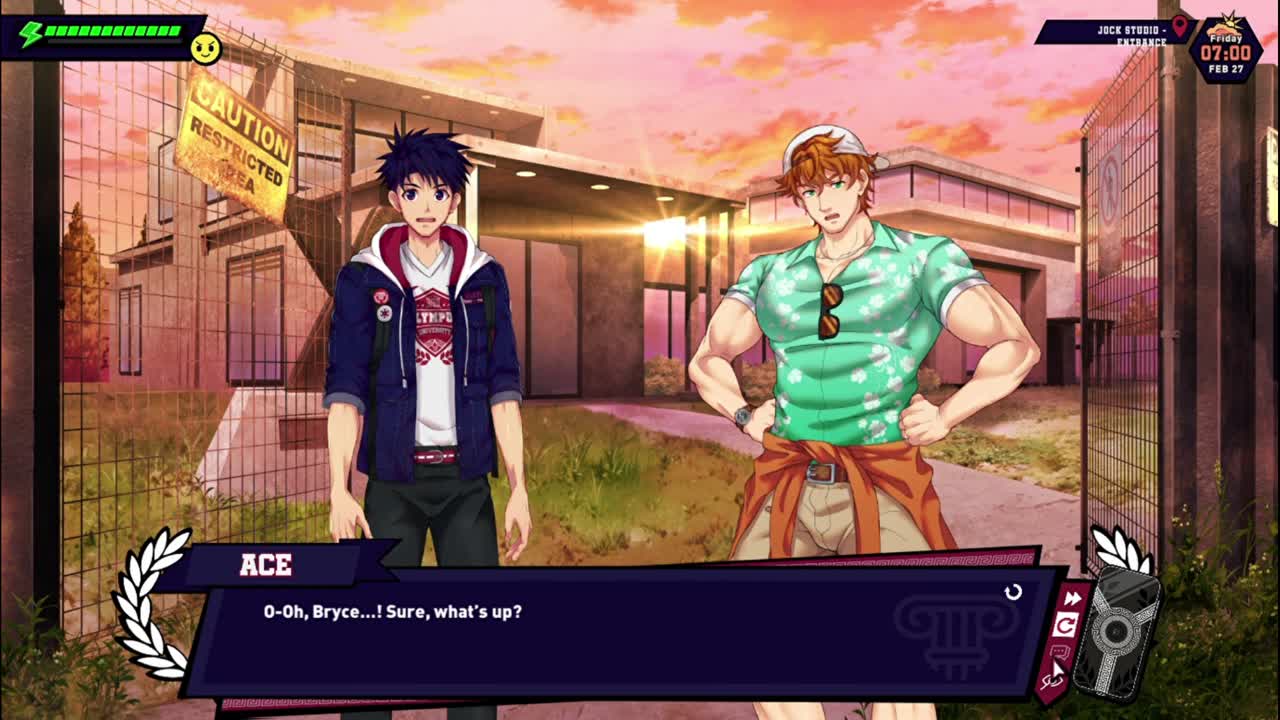Screen dimensions: 1280x720
Task: Open the dialogue history log icon
Action: (x=1060, y=654)
